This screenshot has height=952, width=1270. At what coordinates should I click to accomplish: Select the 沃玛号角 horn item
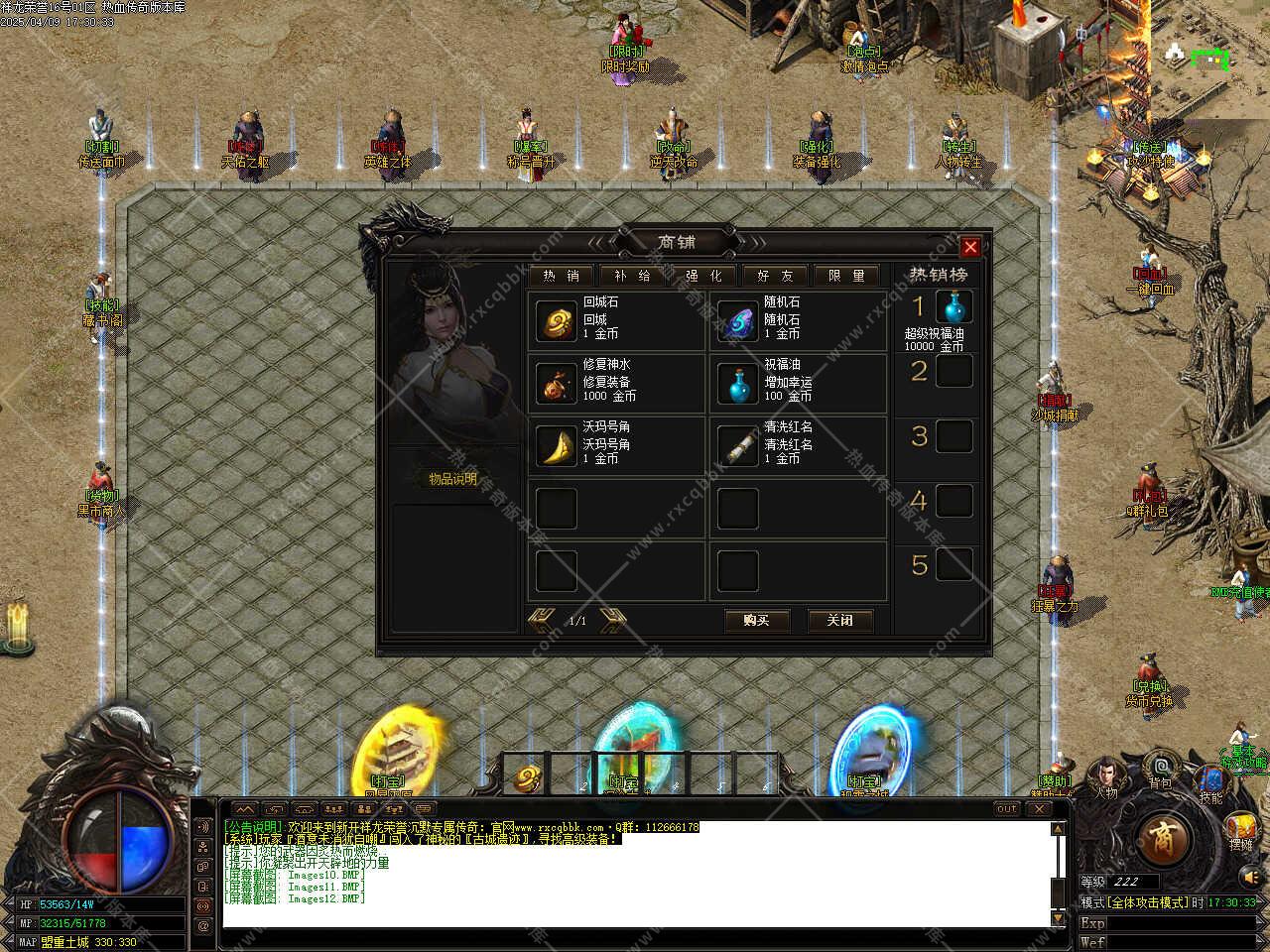556,445
